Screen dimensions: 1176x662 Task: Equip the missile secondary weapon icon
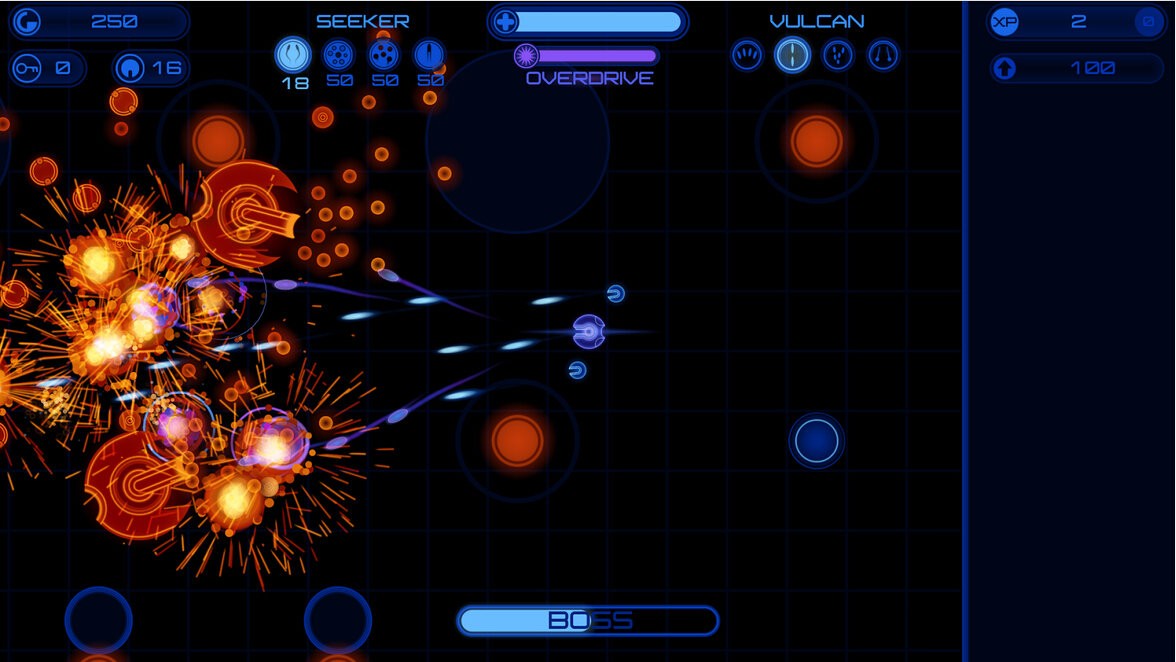[429, 54]
